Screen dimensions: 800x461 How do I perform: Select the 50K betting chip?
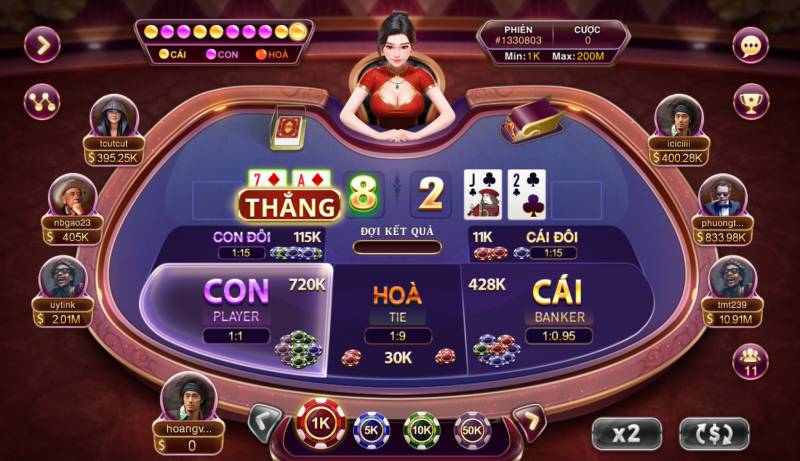472,430
